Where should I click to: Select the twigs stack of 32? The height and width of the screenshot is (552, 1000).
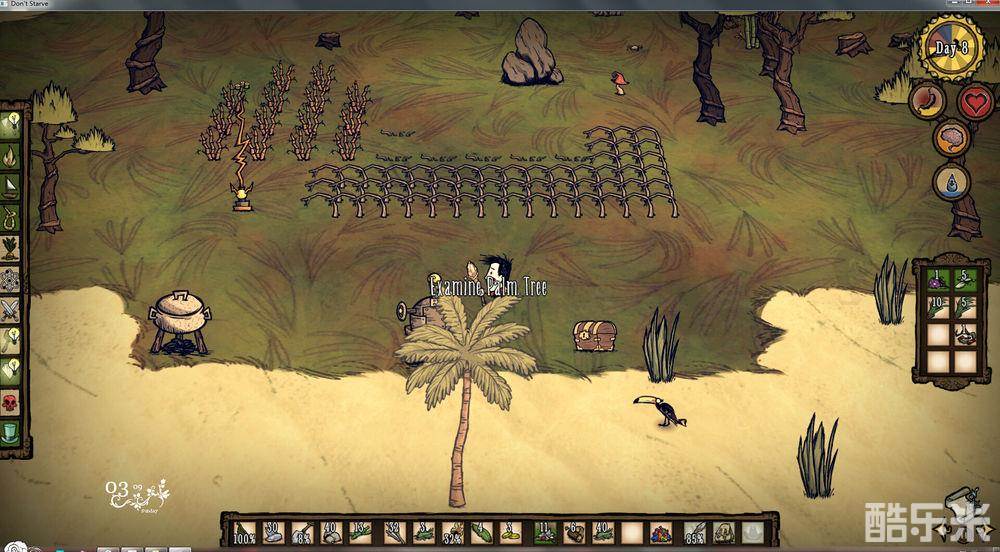(x=394, y=532)
